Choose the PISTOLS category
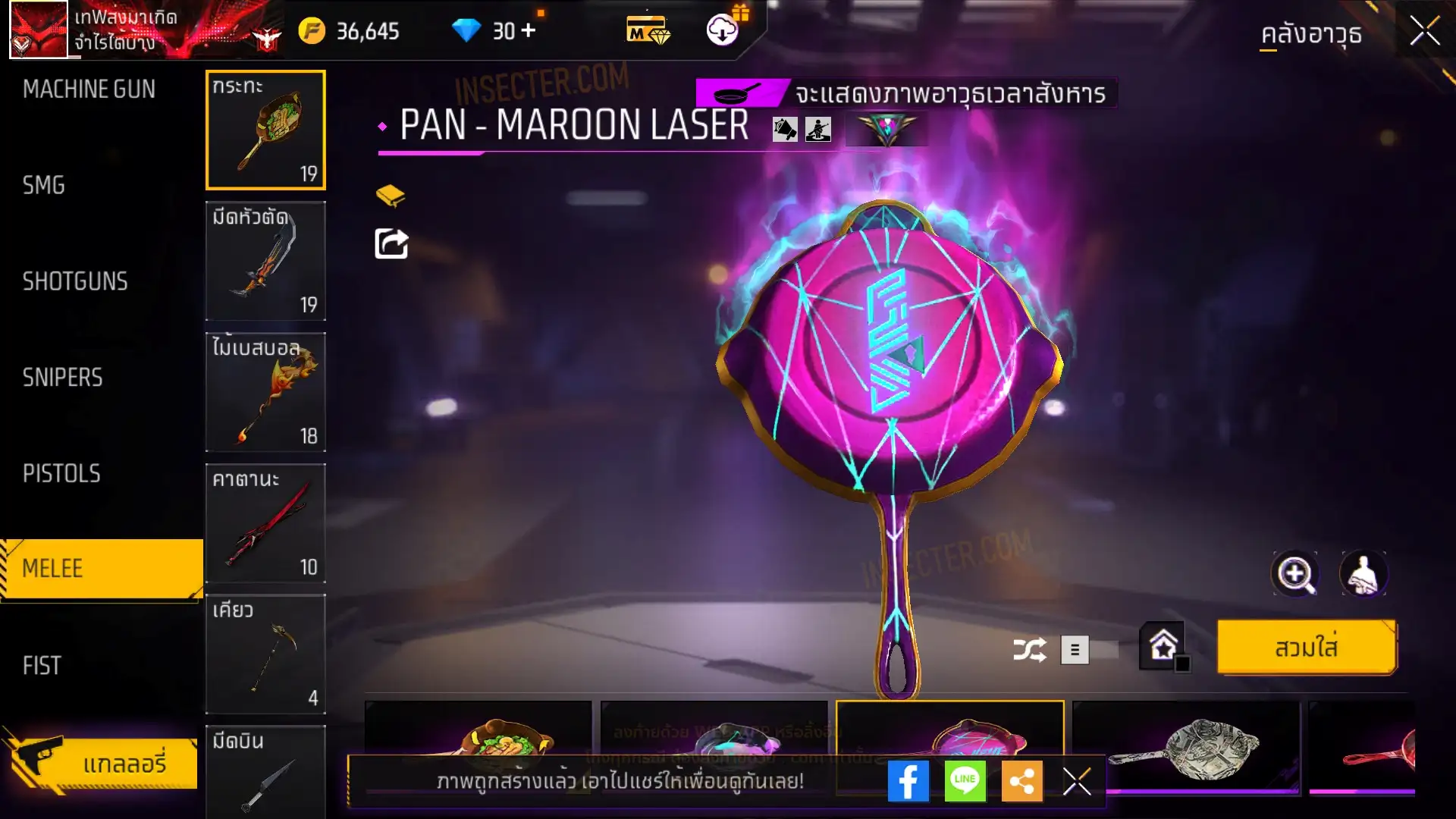This screenshot has height=819, width=1456. 61,474
